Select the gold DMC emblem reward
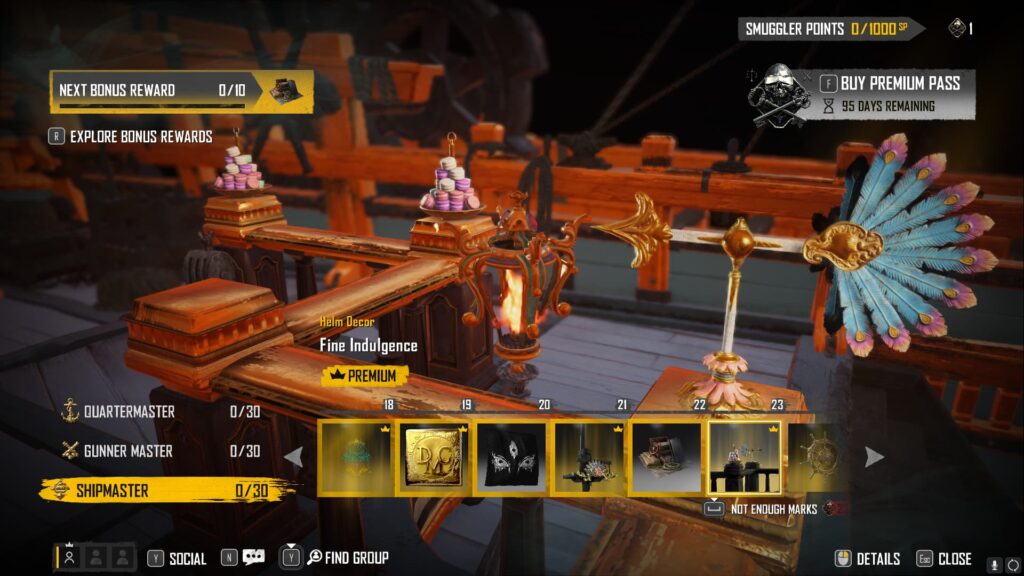The width and height of the screenshot is (1024, 576). click(434, 457)
